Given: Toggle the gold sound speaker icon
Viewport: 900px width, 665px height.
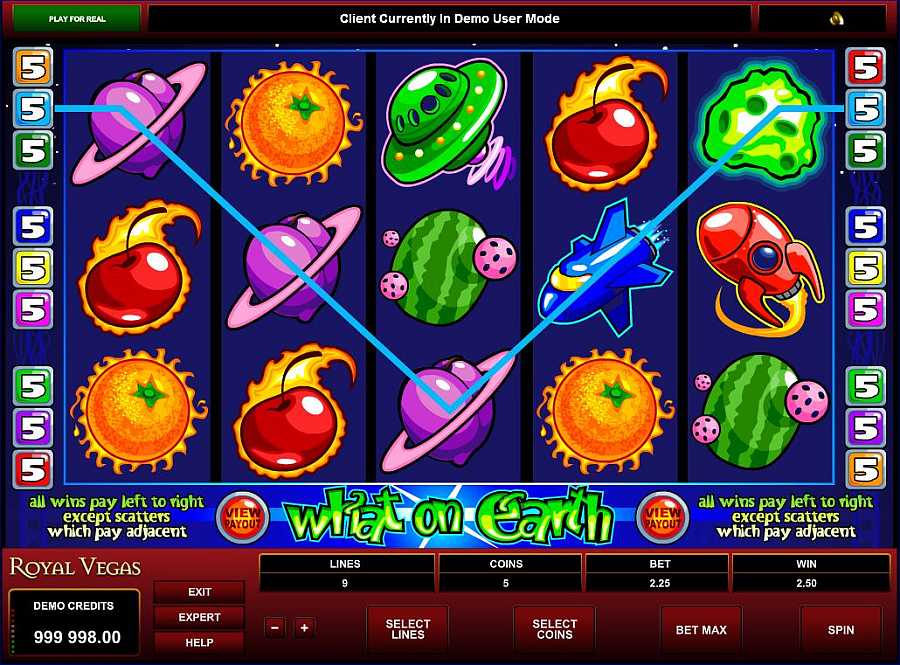Looking at the screenshot, I should coord(837,19).
